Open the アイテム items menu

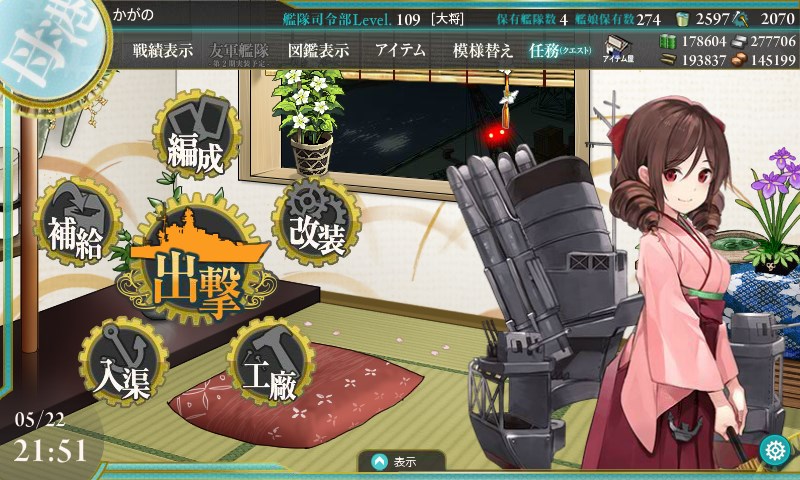400,49
